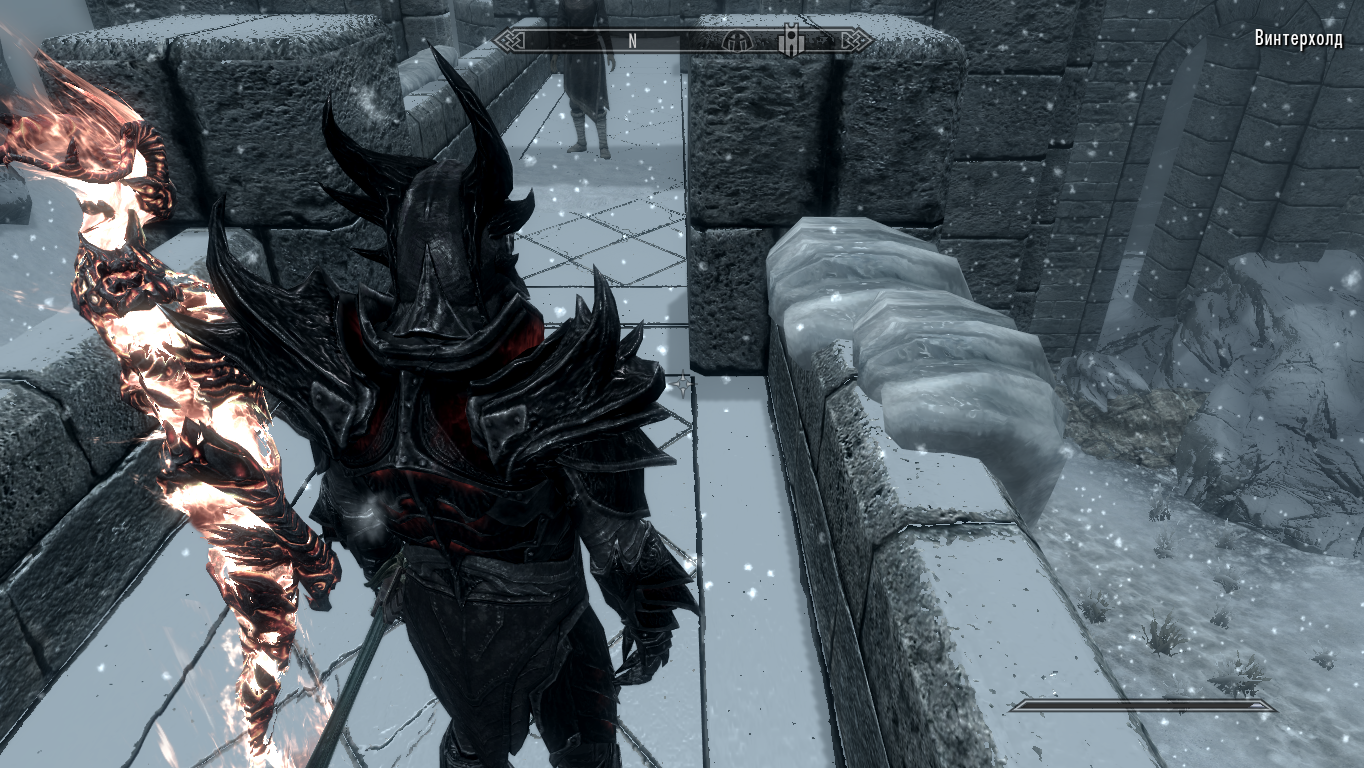1364x768 pixels.
Task: Click the castle tower marker on the compass
Action: click(793, 41)
